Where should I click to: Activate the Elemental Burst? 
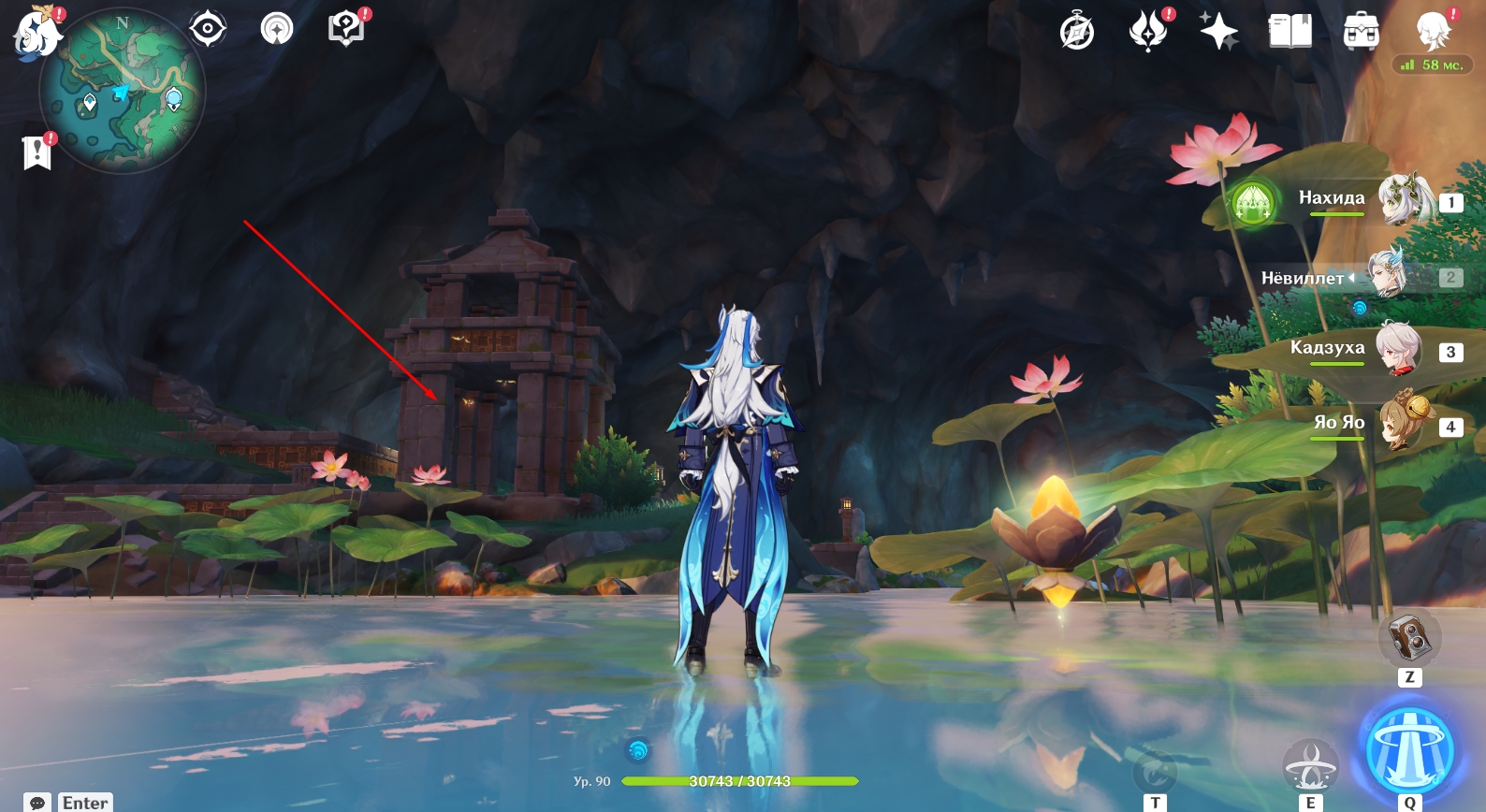[1410, 750]
